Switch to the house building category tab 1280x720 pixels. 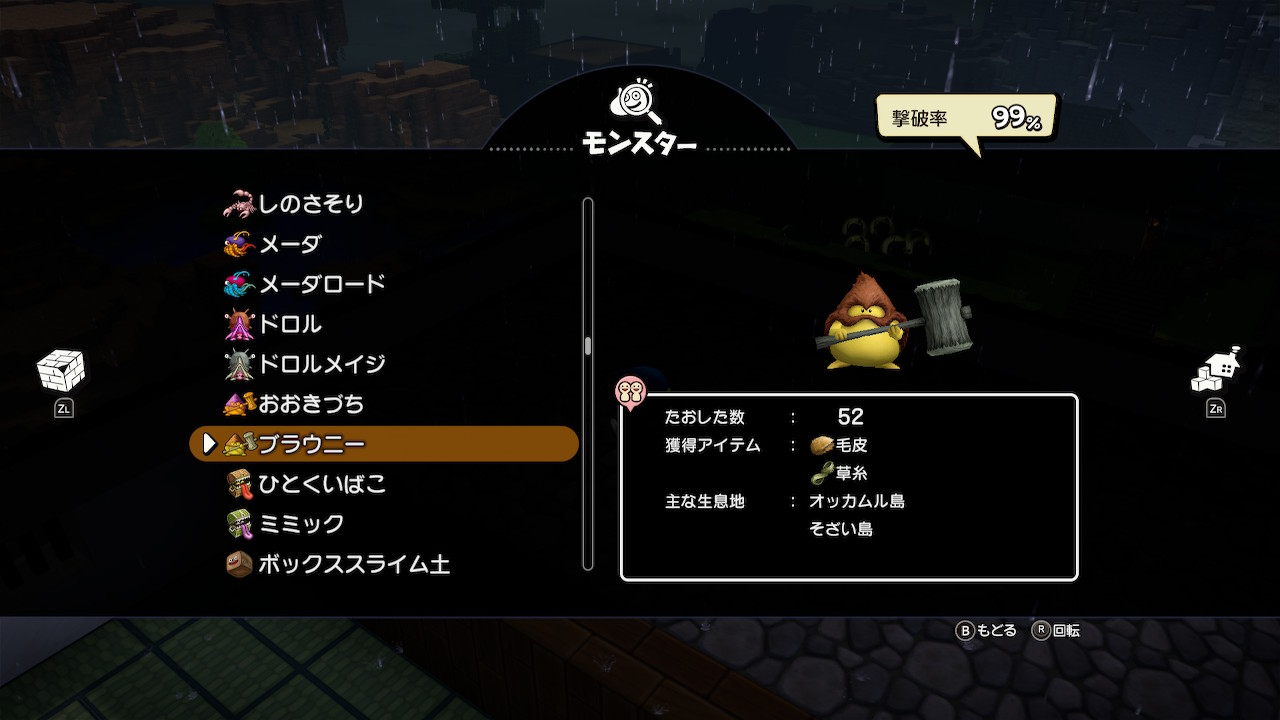1216,372
